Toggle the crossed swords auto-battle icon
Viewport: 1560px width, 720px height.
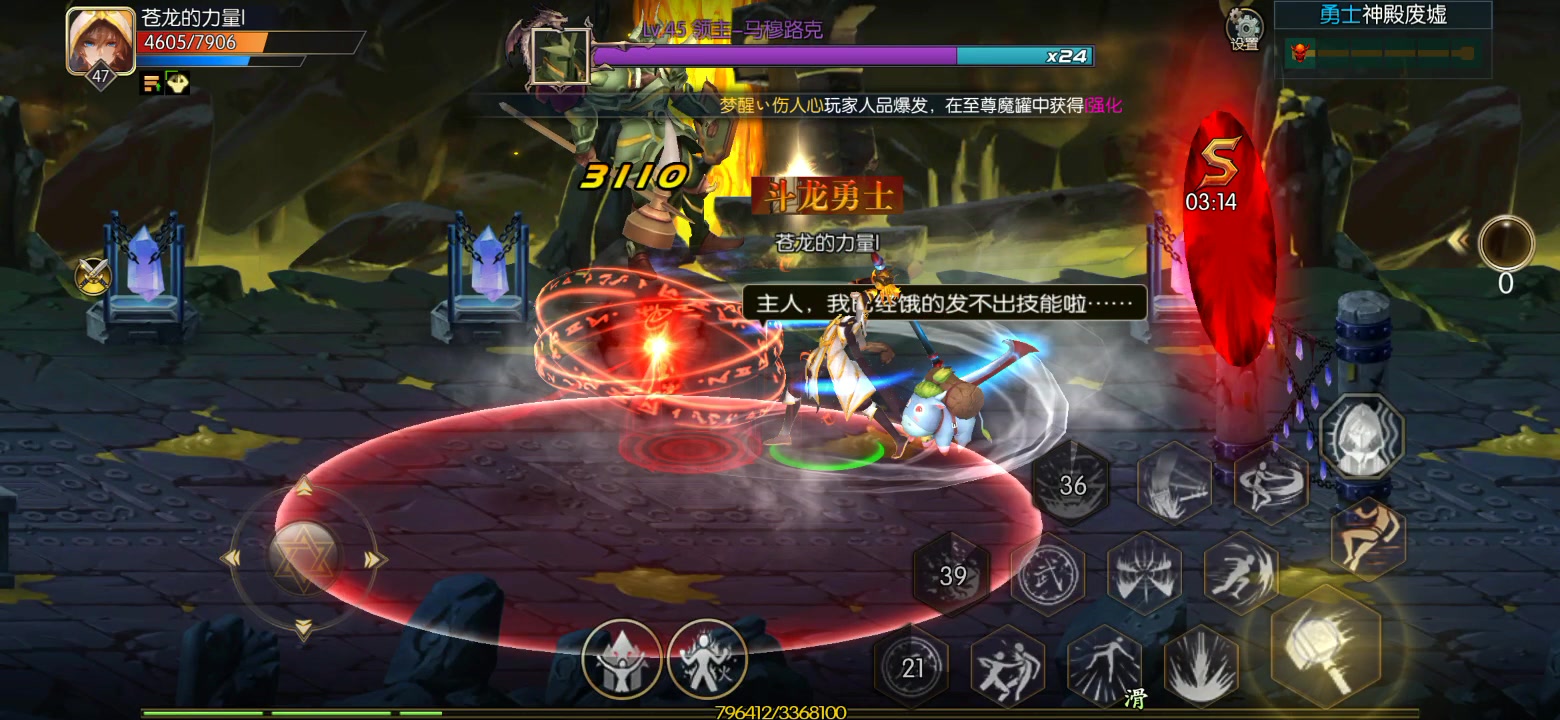pos(91,275)
